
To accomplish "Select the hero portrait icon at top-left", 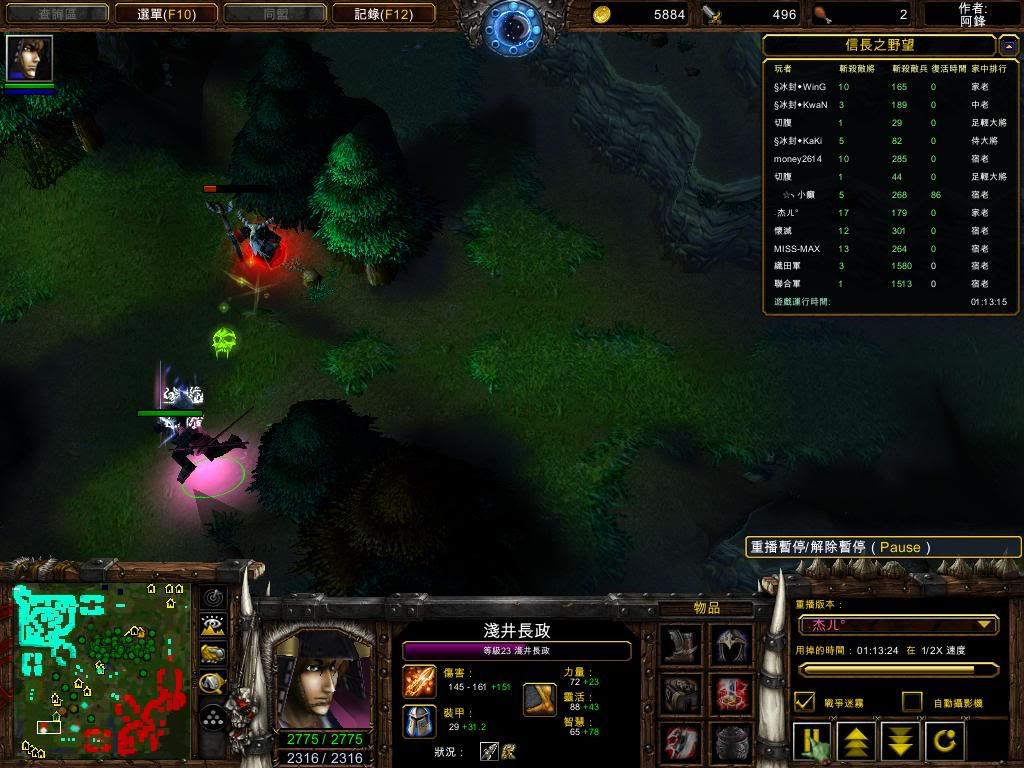I will [29, 58].
